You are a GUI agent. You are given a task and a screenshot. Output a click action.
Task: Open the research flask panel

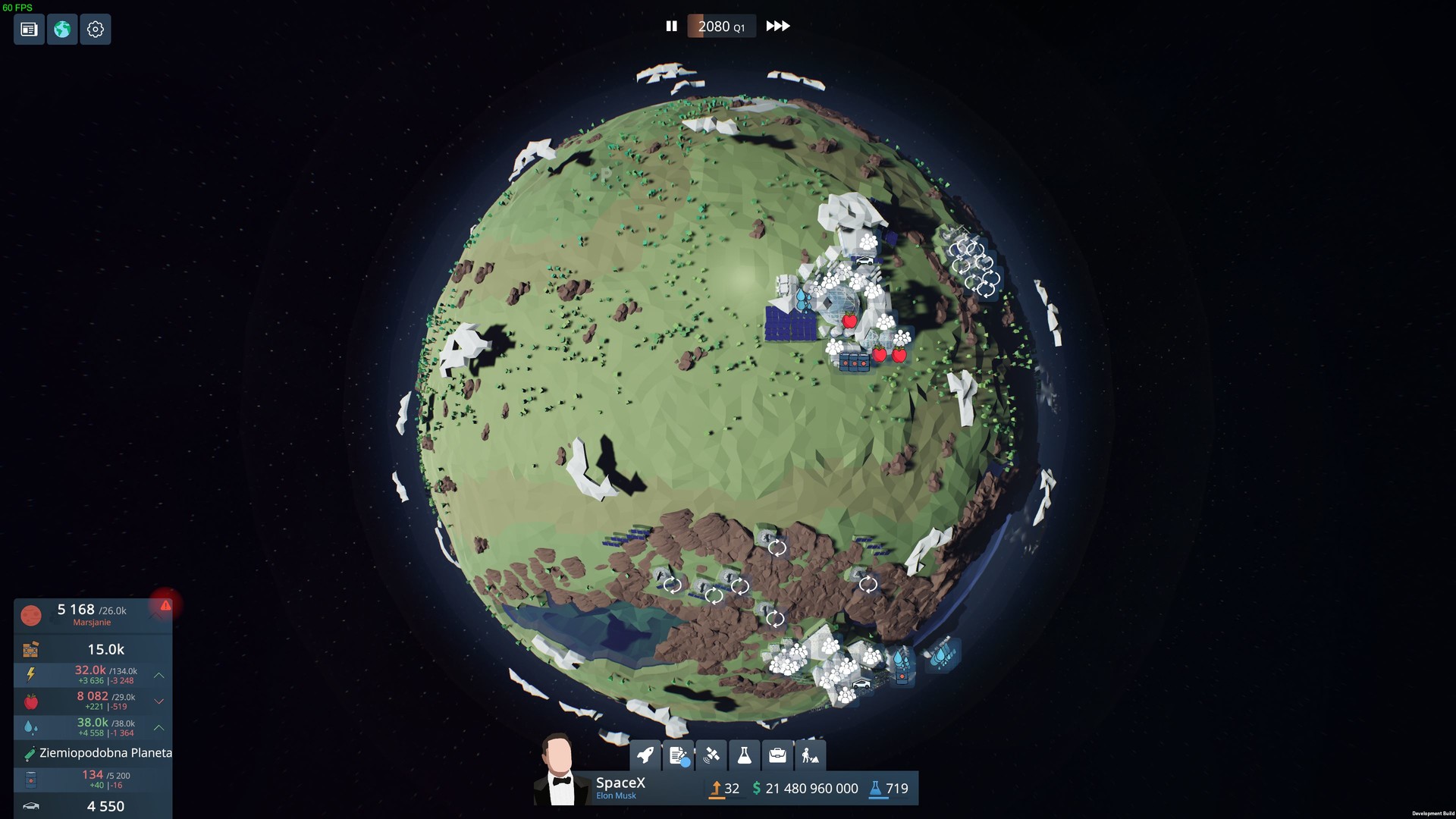click(745, 755)
